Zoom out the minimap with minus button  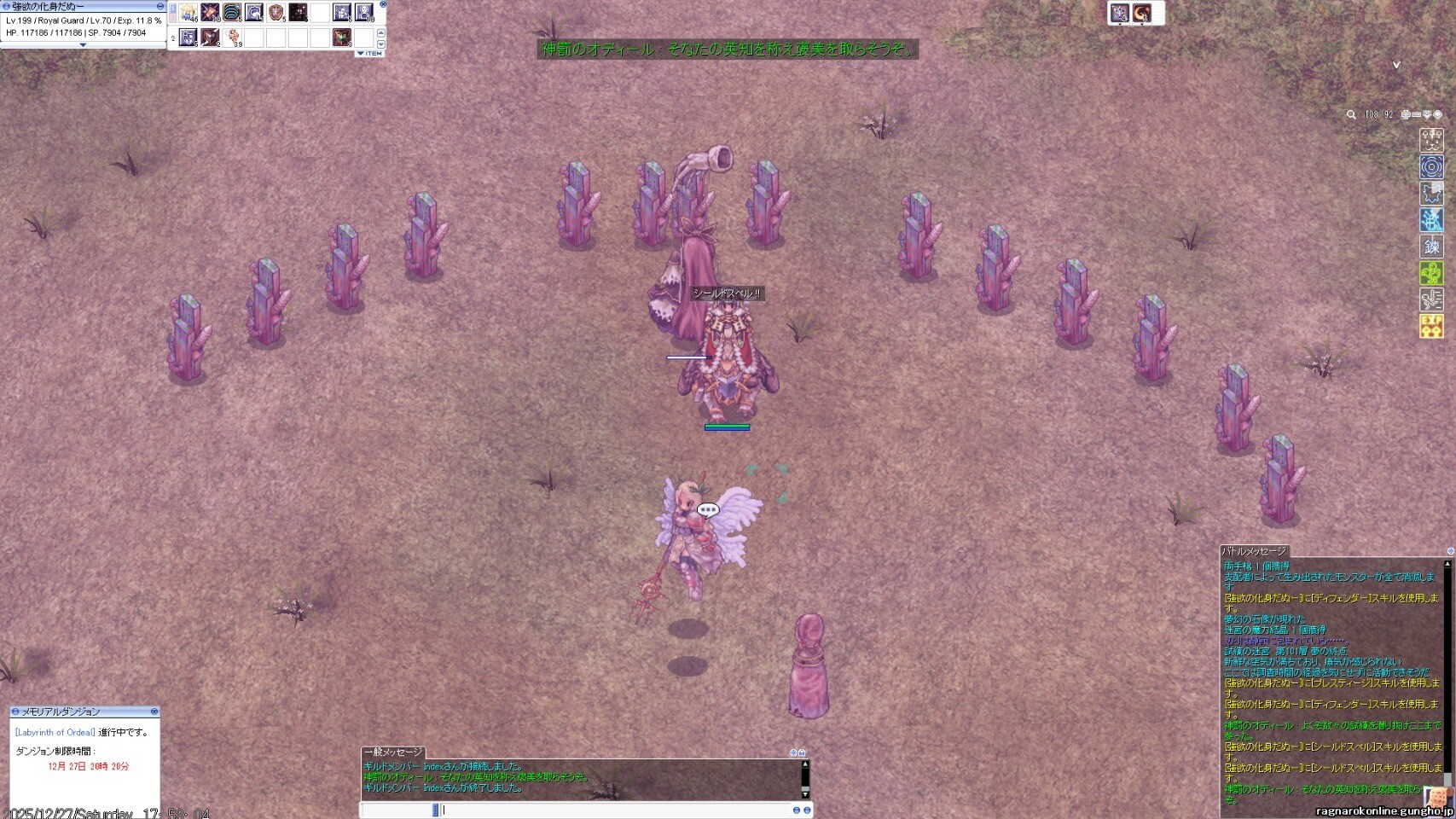[x=1416, y=114]
